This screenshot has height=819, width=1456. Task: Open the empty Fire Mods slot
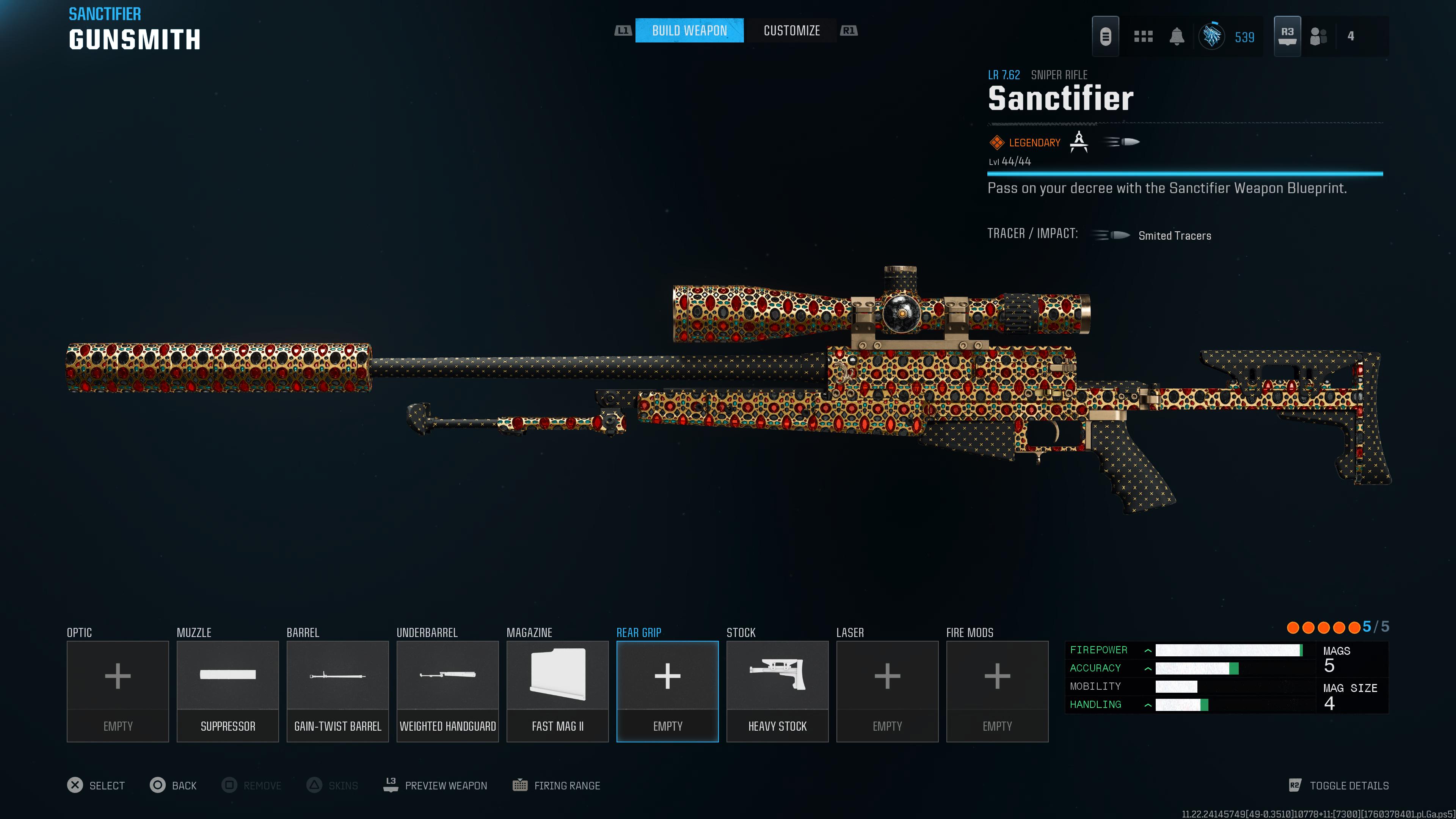997,691
